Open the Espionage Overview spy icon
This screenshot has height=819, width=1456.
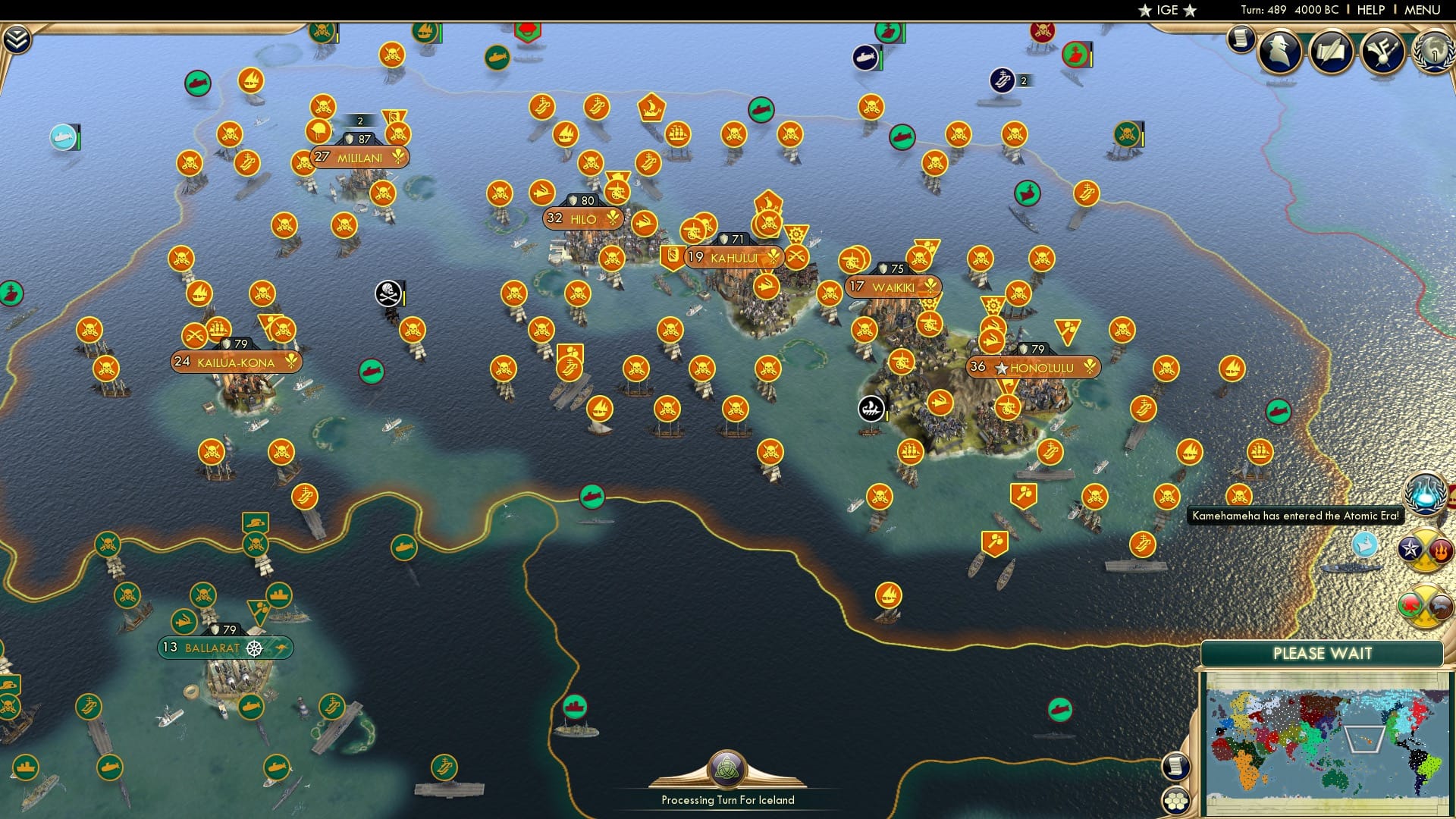[x=1278, y=50]
